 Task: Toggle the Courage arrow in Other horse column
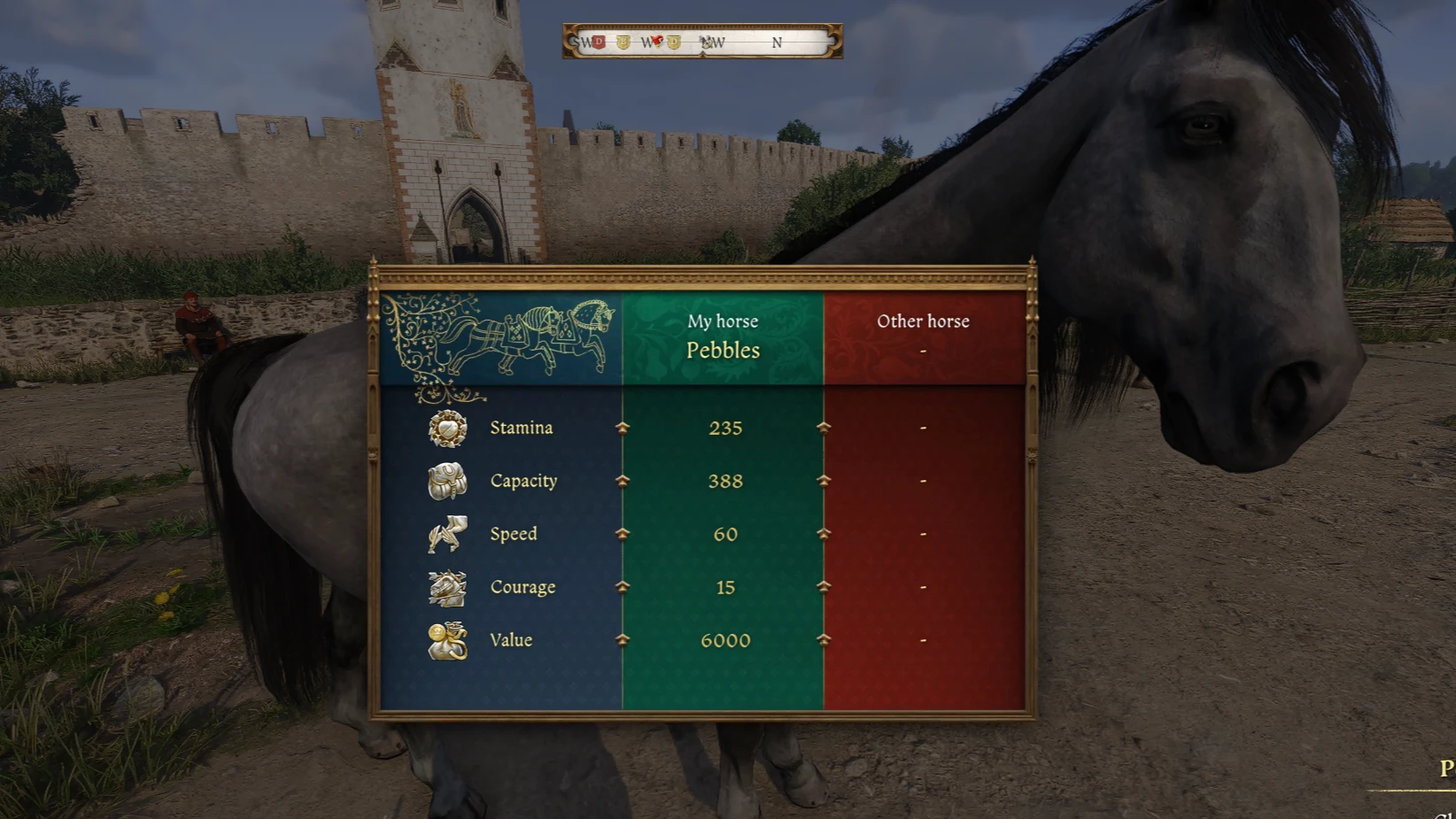pyautogui.click(x=825, y=586)
